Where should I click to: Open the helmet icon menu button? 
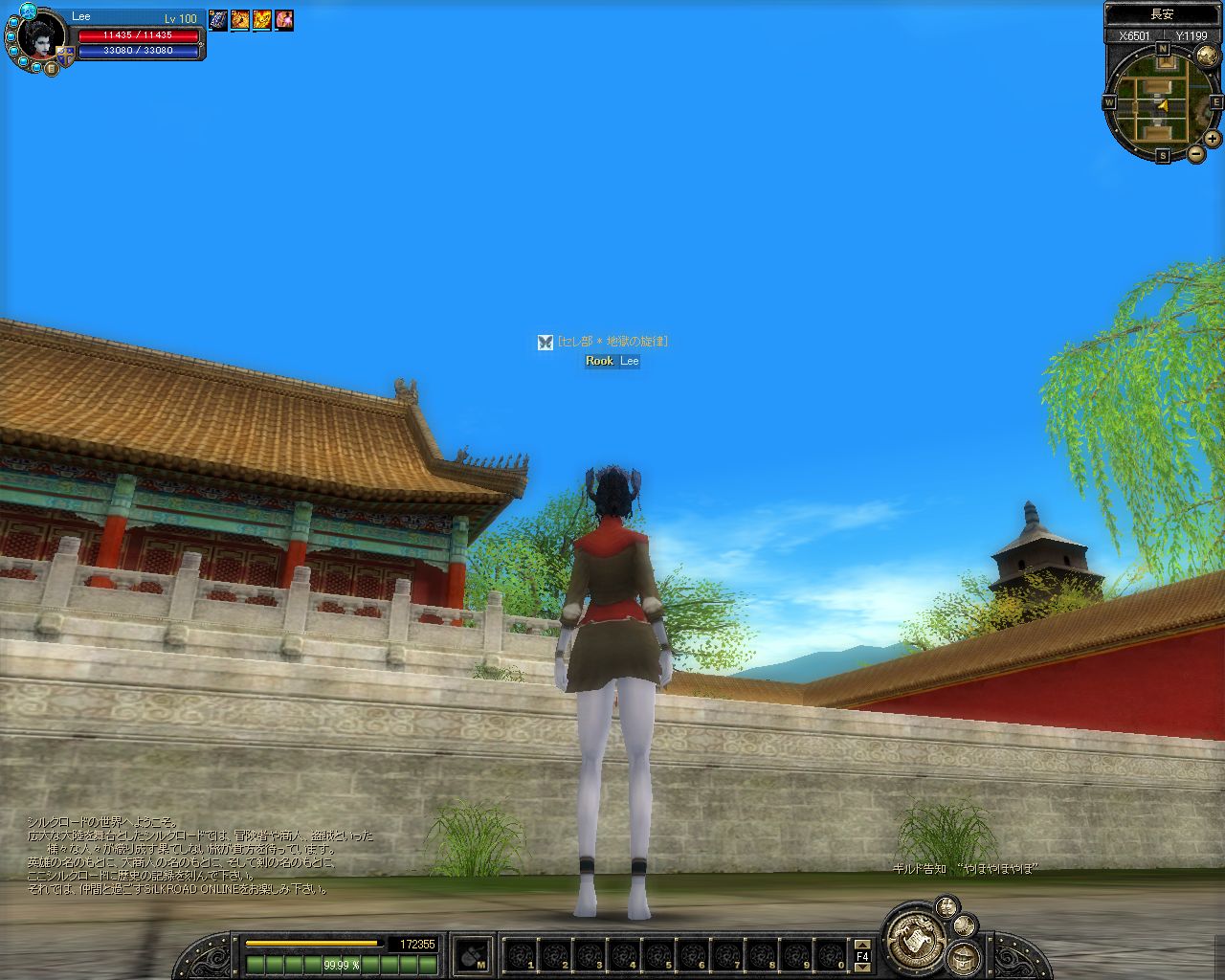[963, 957]
